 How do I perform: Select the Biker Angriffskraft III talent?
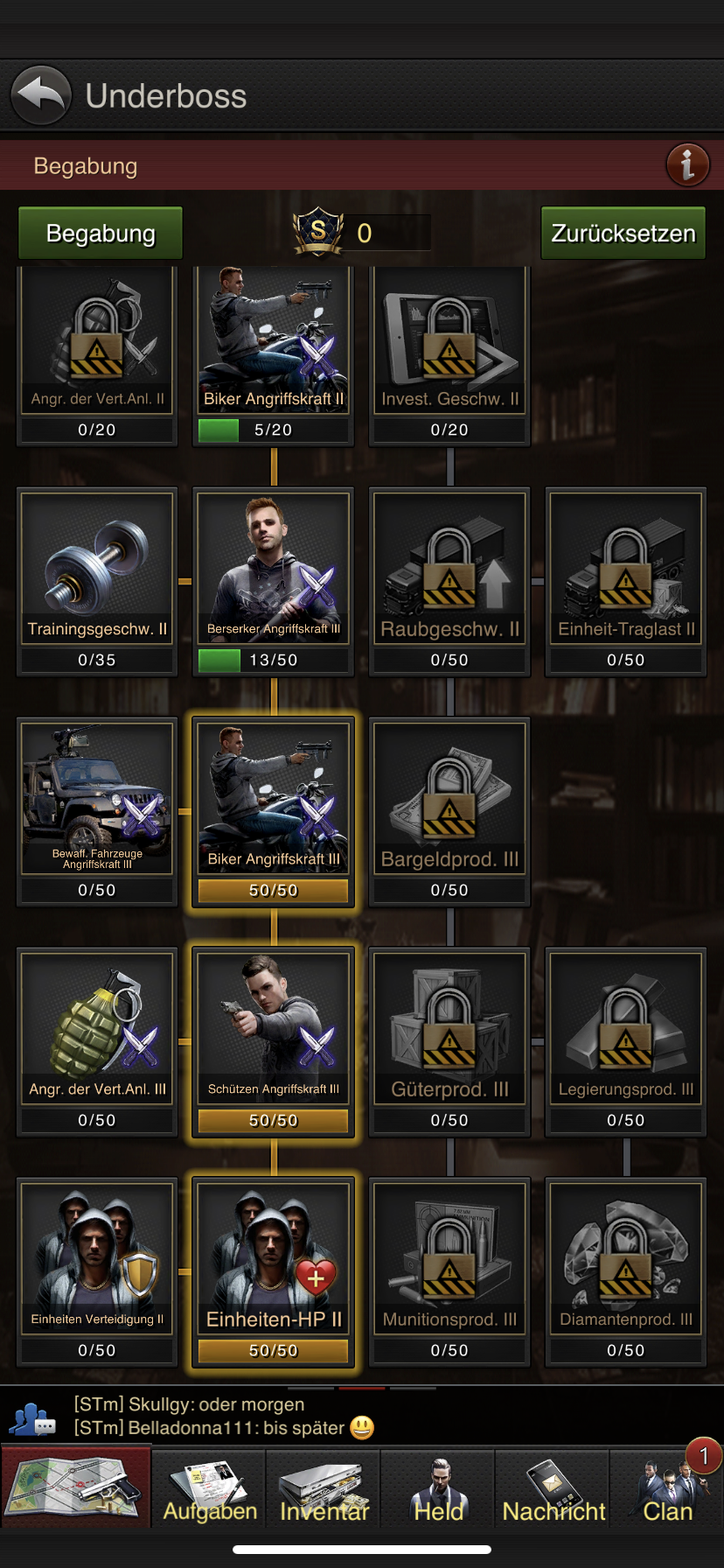(x=273, y=799)
